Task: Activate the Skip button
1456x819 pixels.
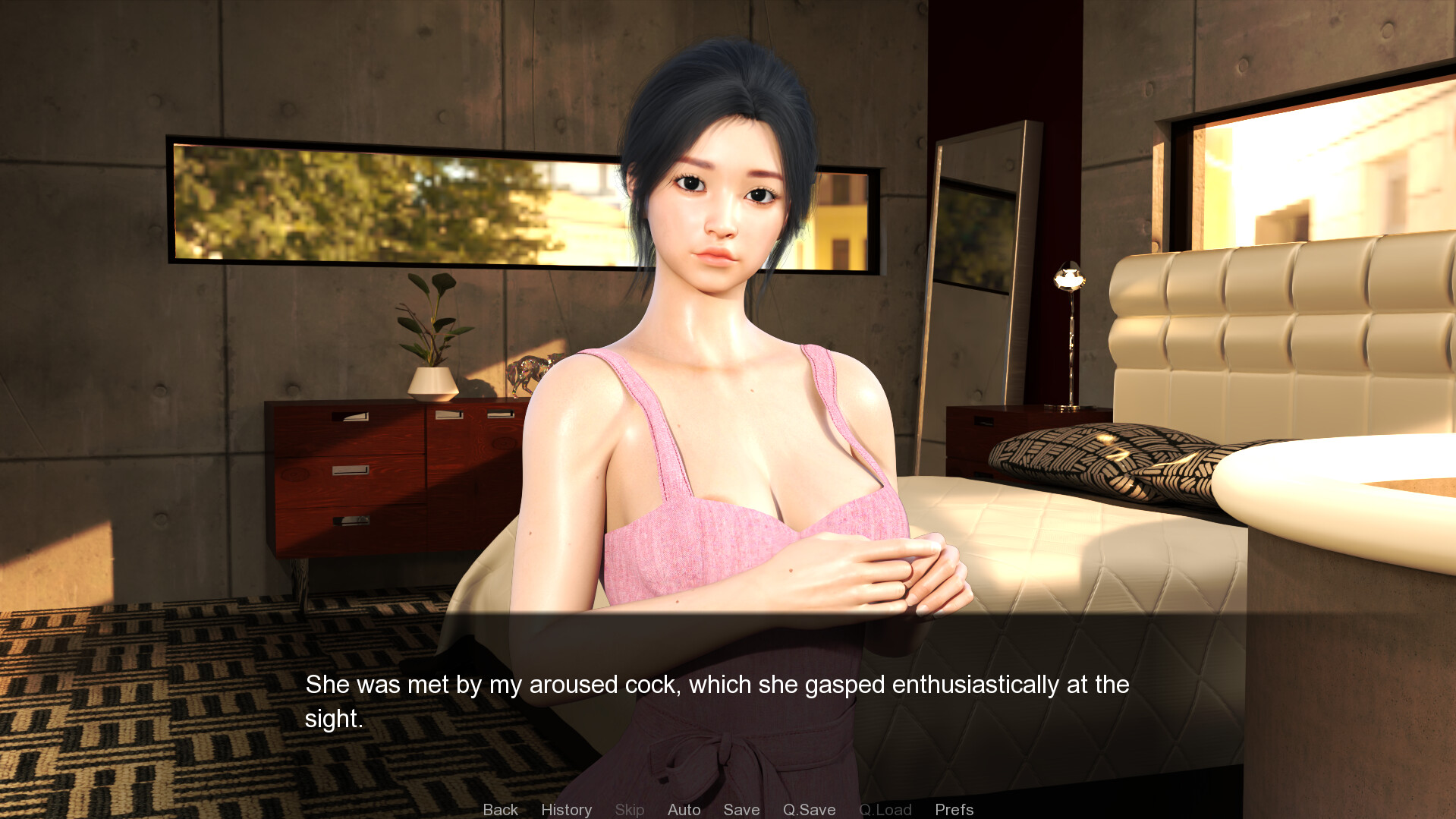Action: pos(629,809)
